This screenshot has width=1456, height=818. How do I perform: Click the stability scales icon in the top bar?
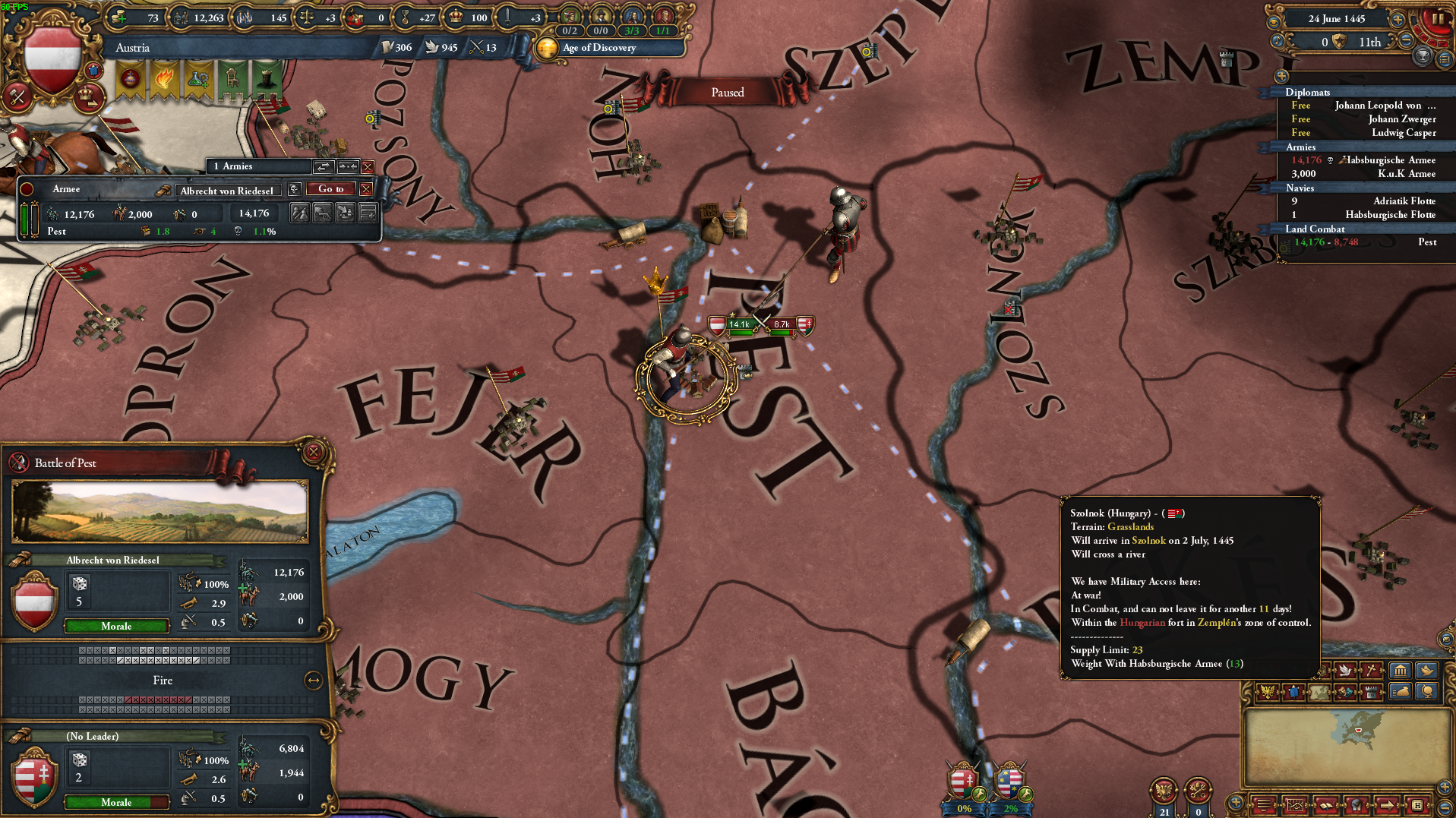308,17
